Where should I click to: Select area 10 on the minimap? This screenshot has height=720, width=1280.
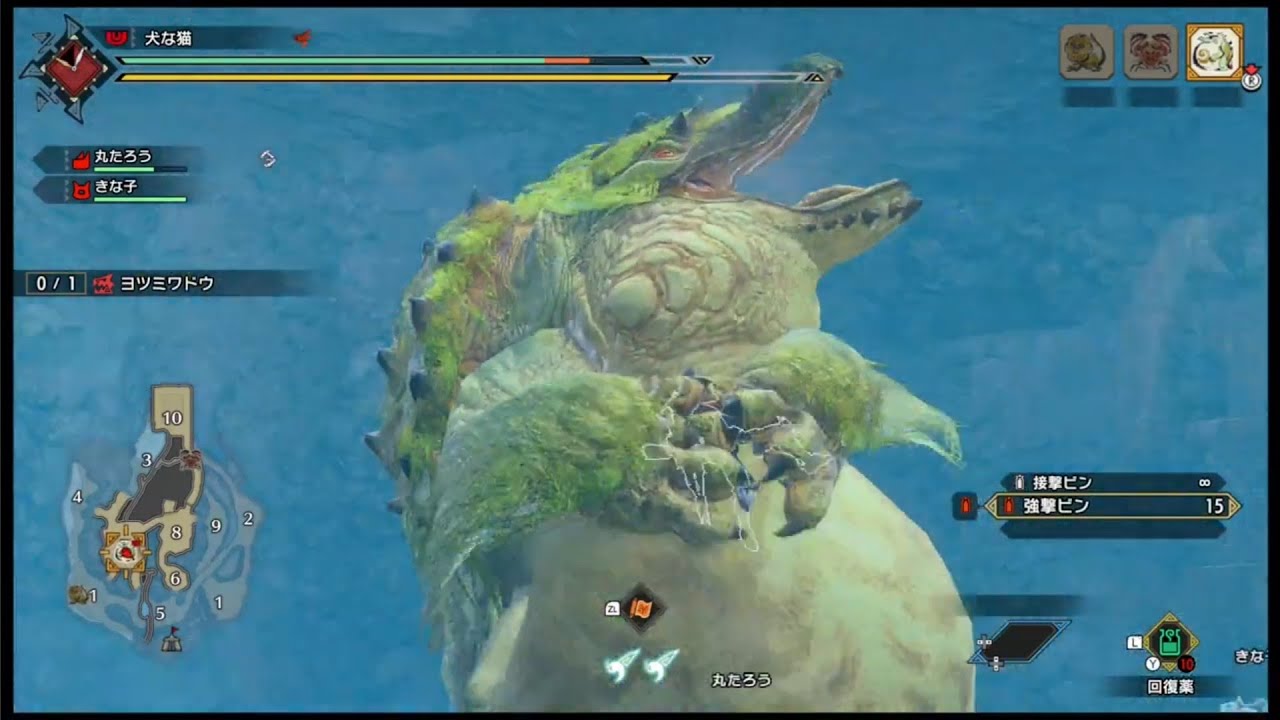point(172,418)
